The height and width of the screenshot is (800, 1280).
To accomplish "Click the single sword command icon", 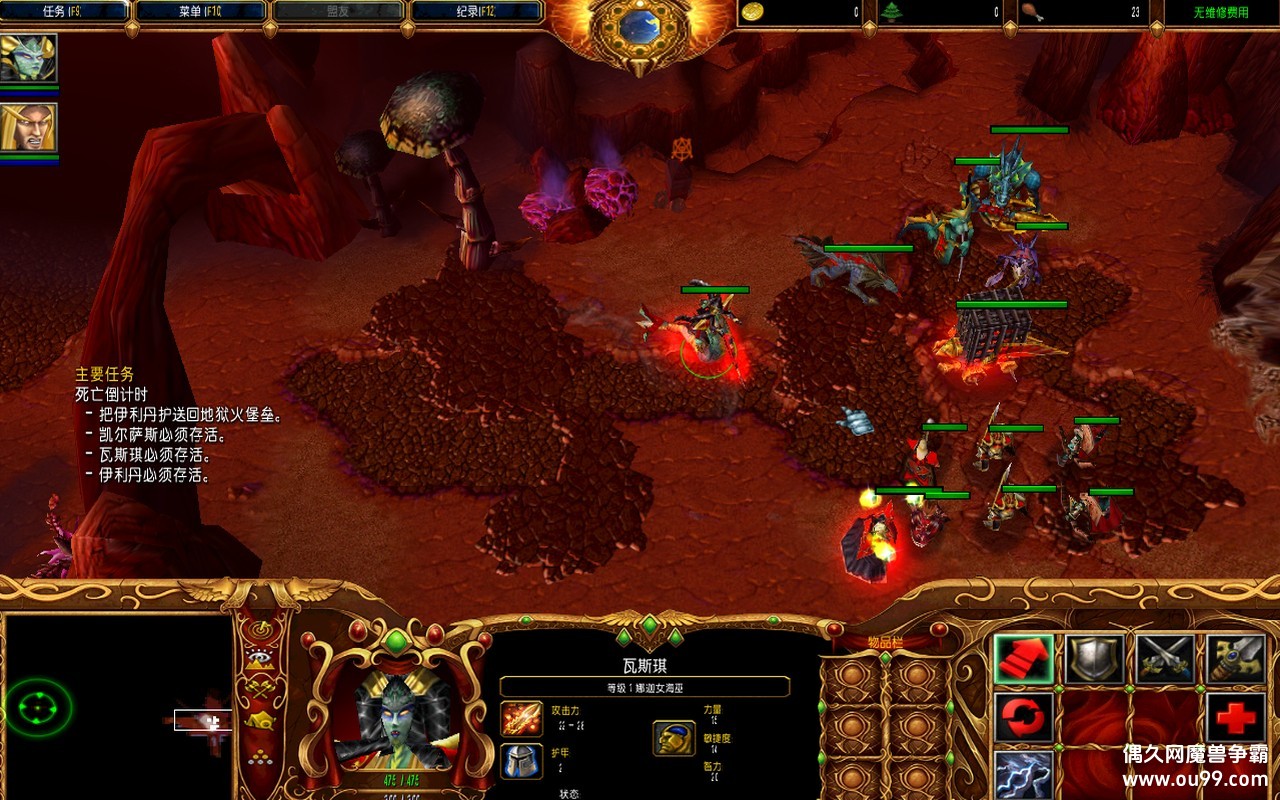I will point(1236,660).
